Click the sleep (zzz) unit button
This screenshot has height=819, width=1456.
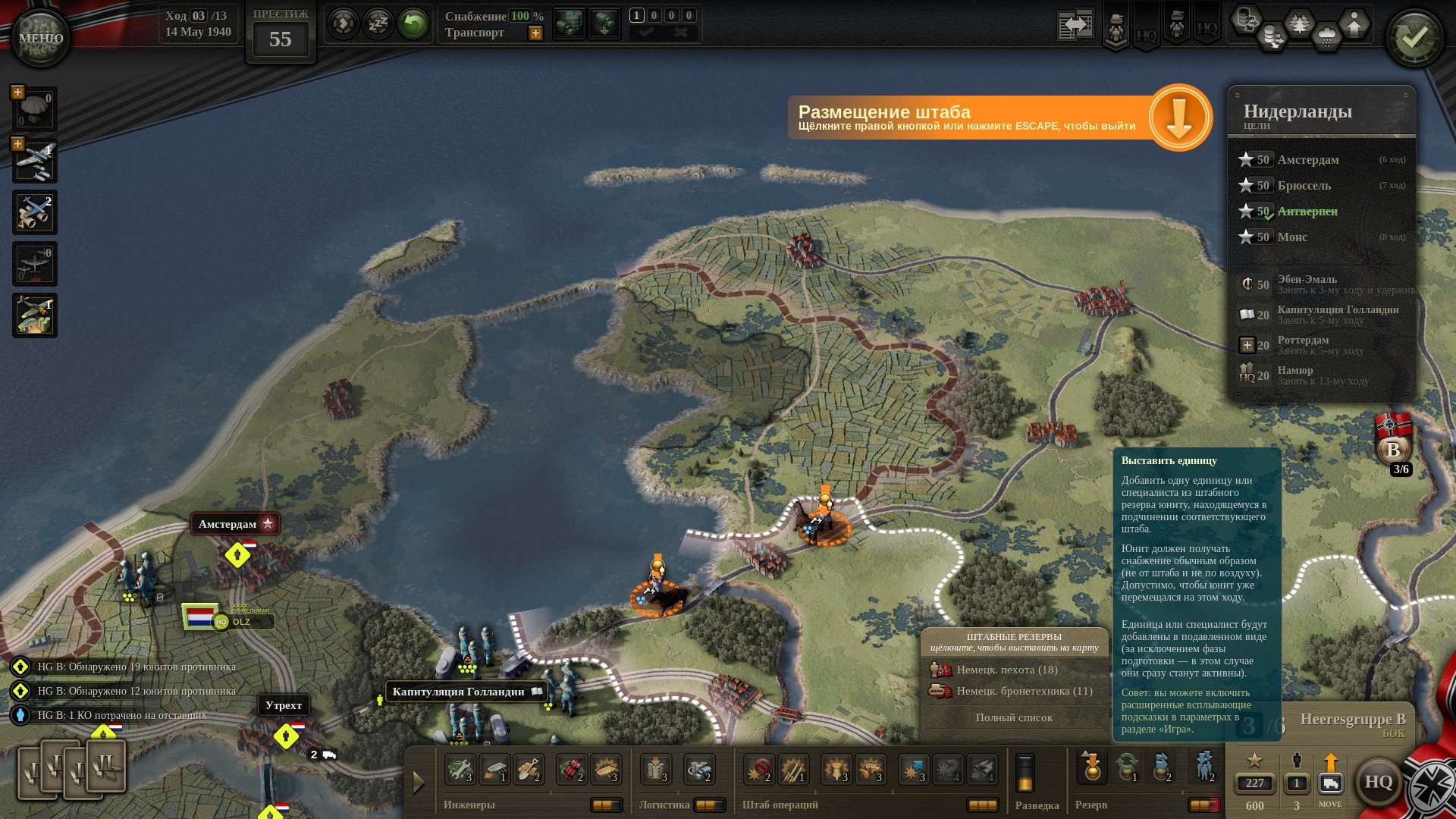pyautogui.click(x=378, y=24)
